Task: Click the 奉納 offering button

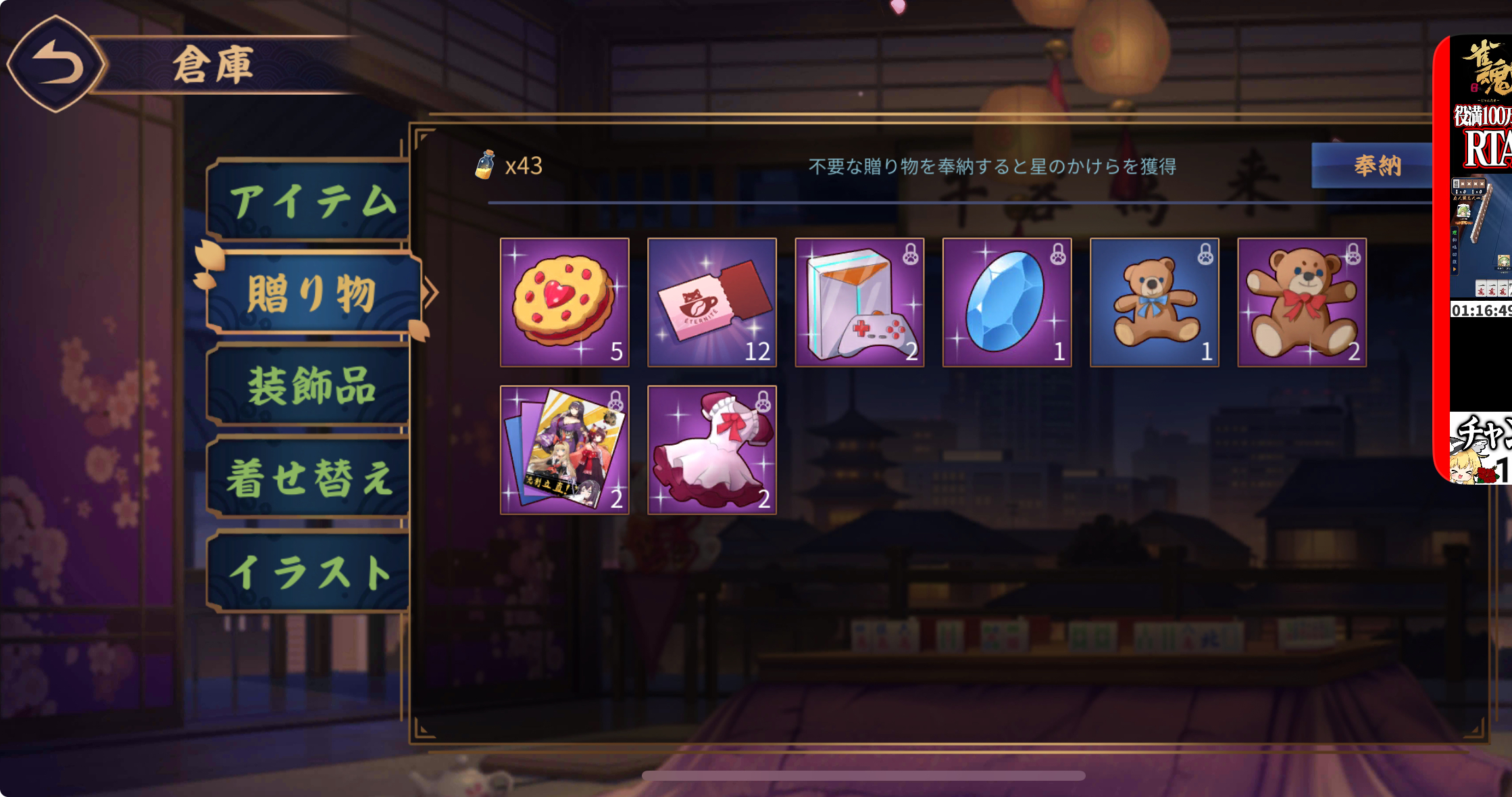Action: click(x=1375, y=166)
